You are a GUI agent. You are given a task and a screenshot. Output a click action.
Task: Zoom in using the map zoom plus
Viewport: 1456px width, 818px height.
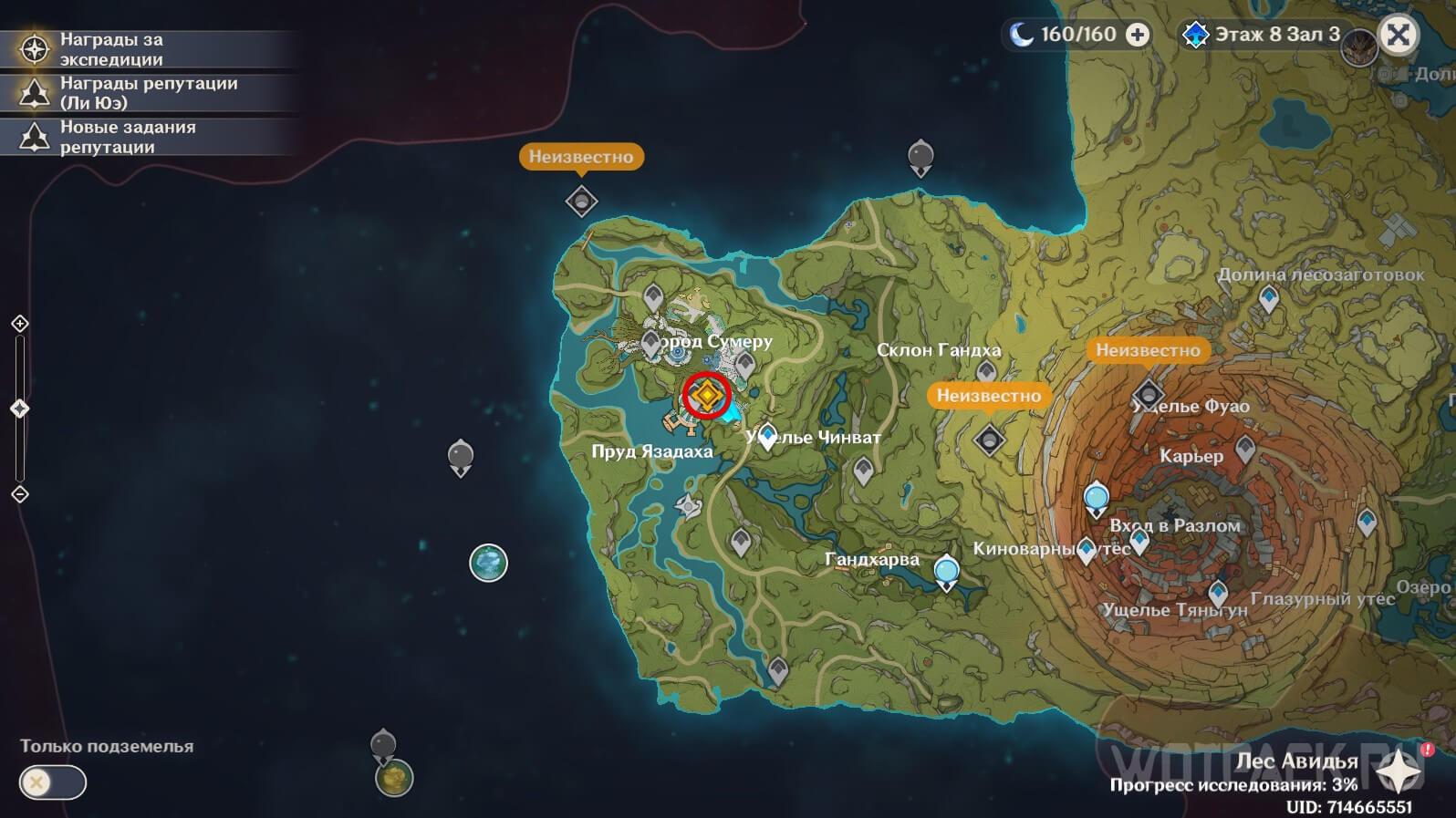coord(20,324)
